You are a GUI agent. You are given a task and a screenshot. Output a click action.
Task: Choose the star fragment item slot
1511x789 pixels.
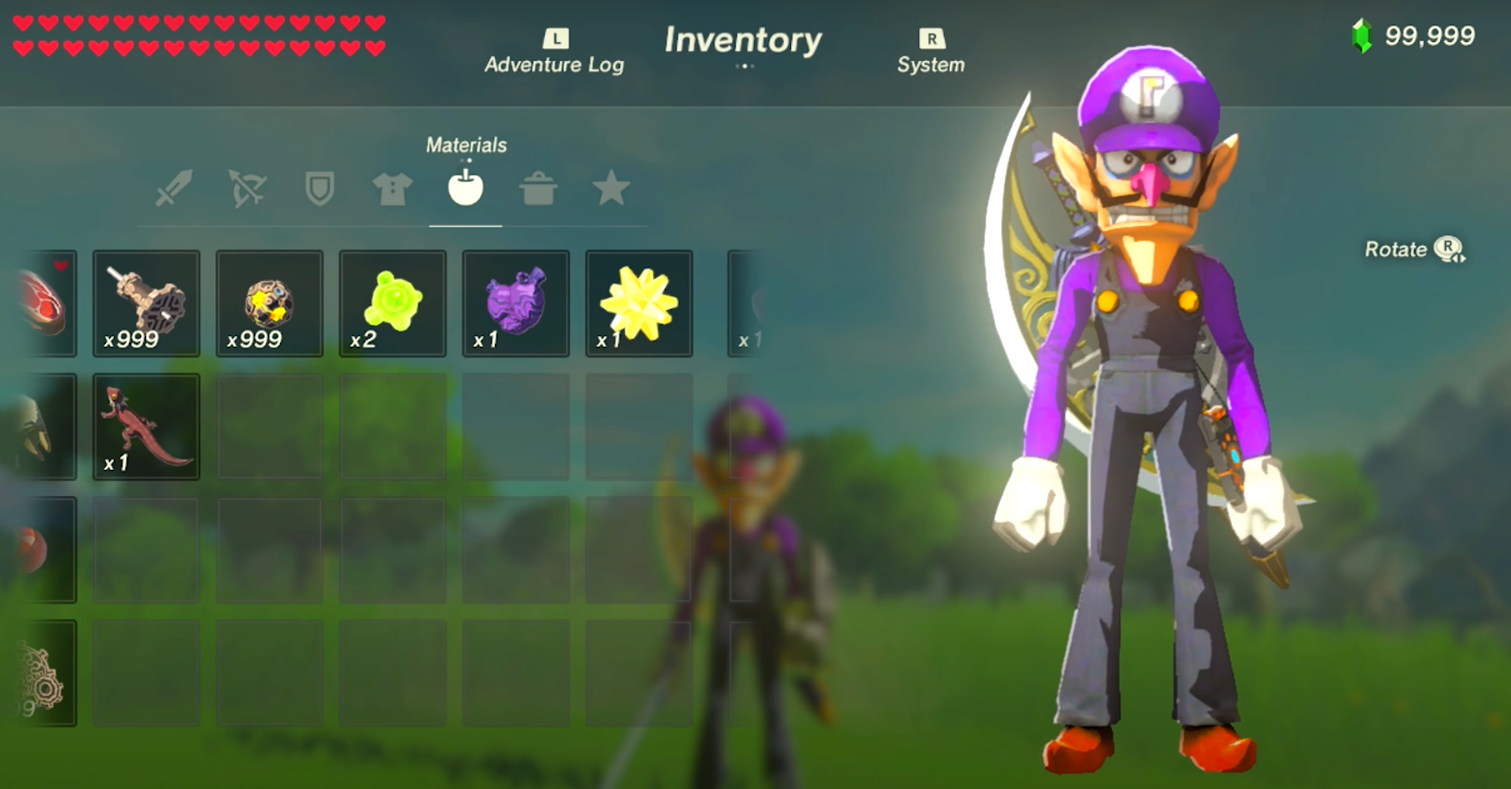tap(269, 303)
